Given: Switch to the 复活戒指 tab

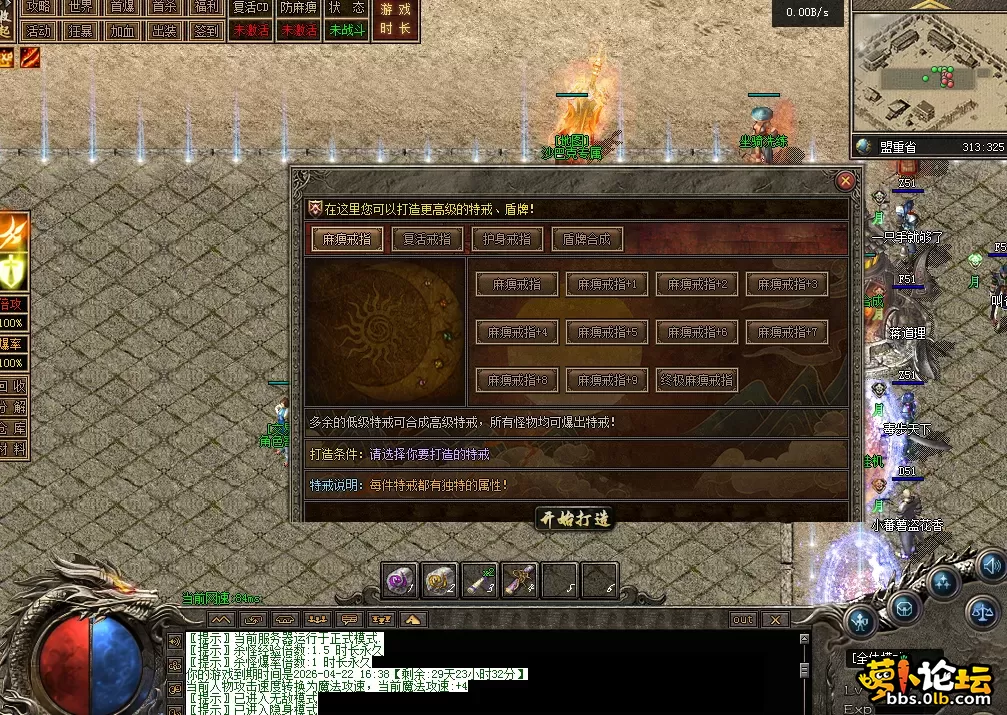Looking at the screenshot, I should tap(427, 239).
